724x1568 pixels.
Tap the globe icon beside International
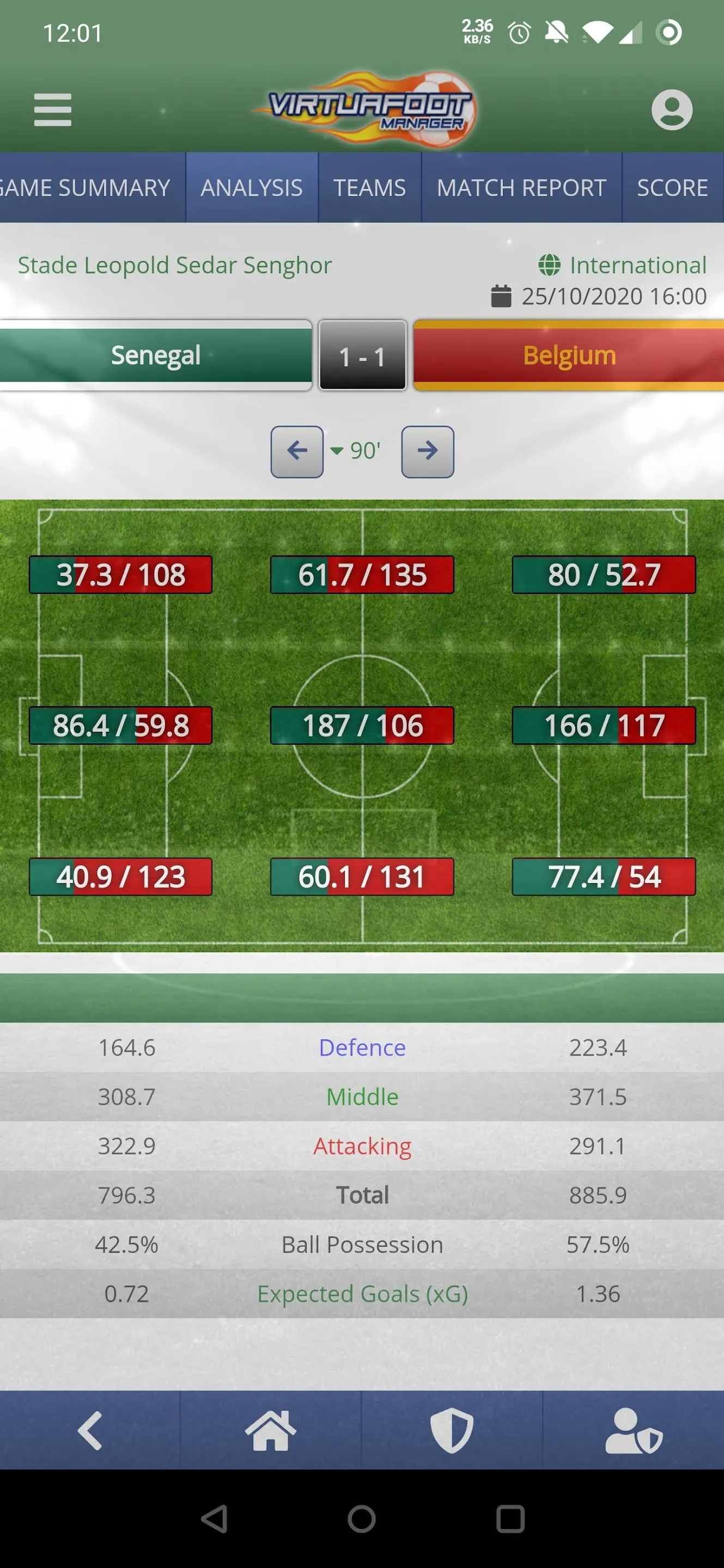point(550,264)
